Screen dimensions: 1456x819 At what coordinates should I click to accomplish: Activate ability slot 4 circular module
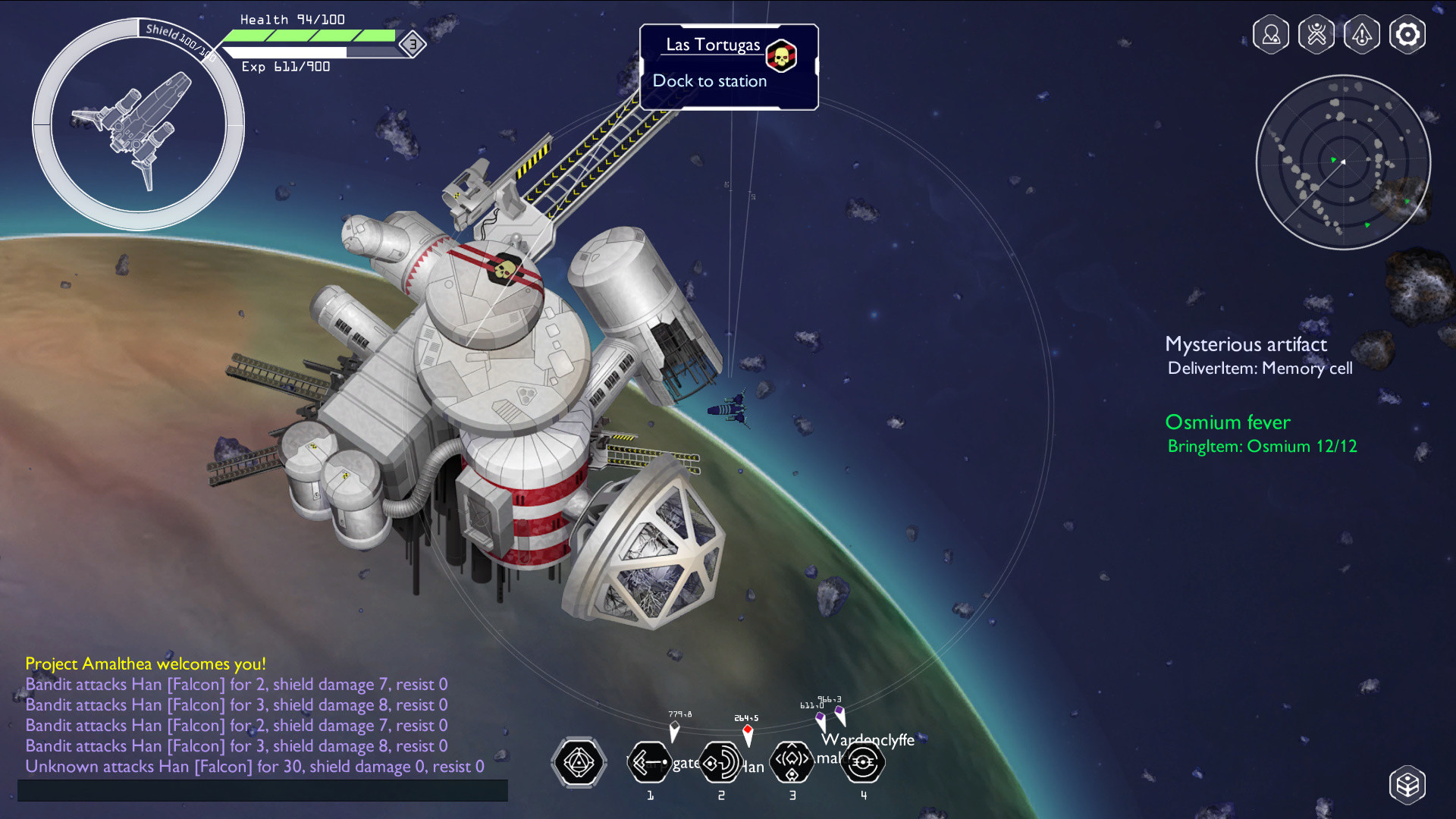pos(863,762)
